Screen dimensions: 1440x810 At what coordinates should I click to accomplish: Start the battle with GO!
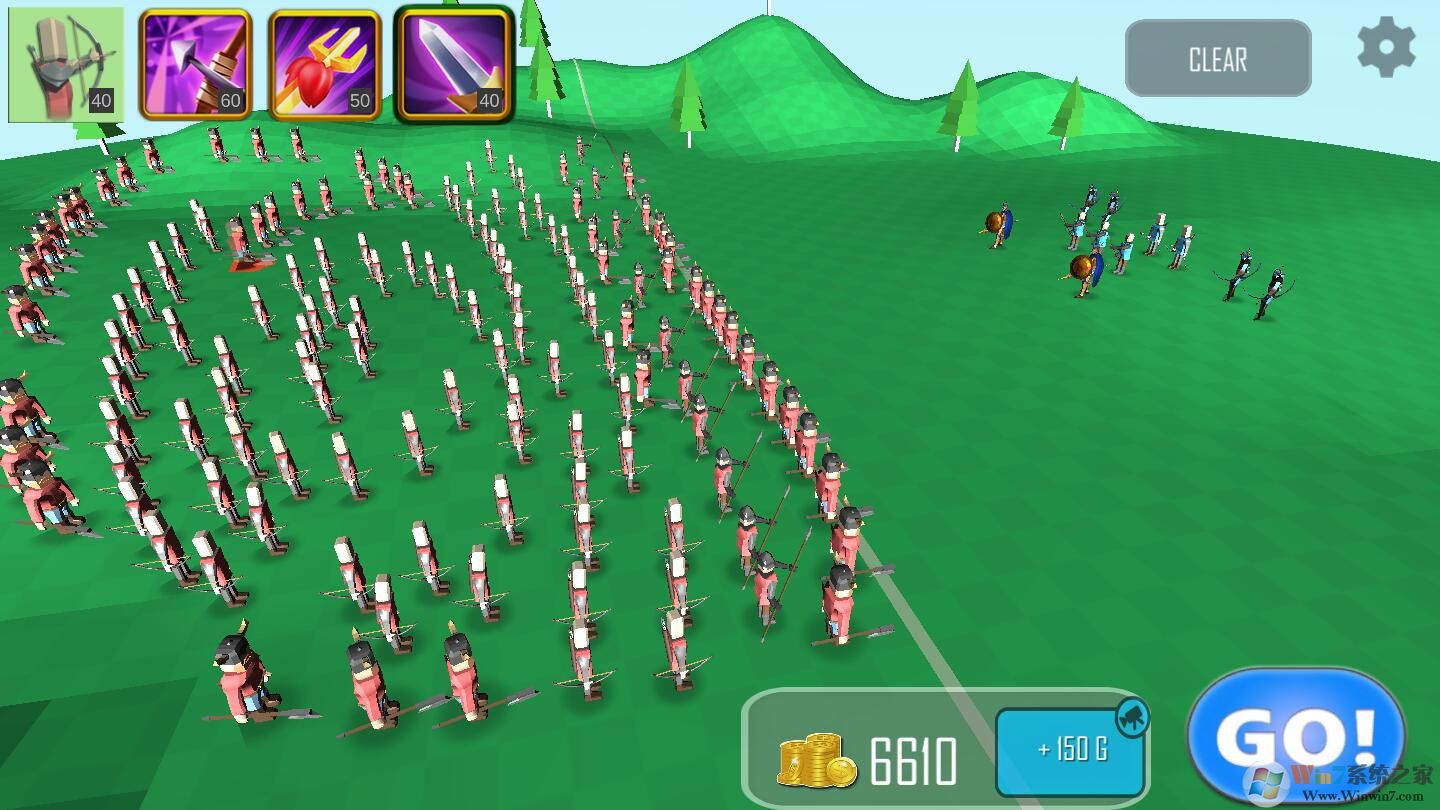[x=1296, y=738]
